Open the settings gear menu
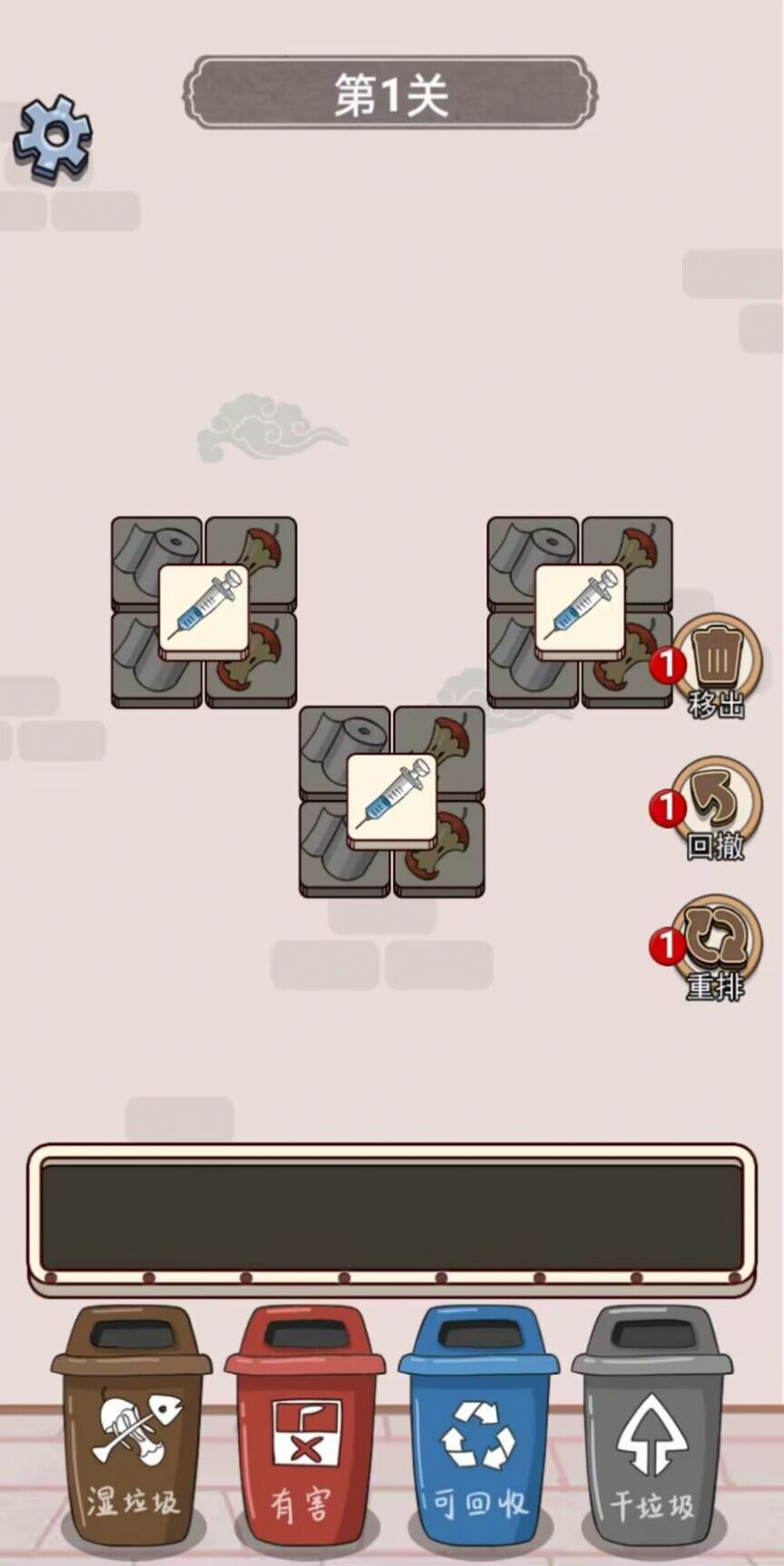784x1566 pixels. pyautogui.click(x=53, y=137)
